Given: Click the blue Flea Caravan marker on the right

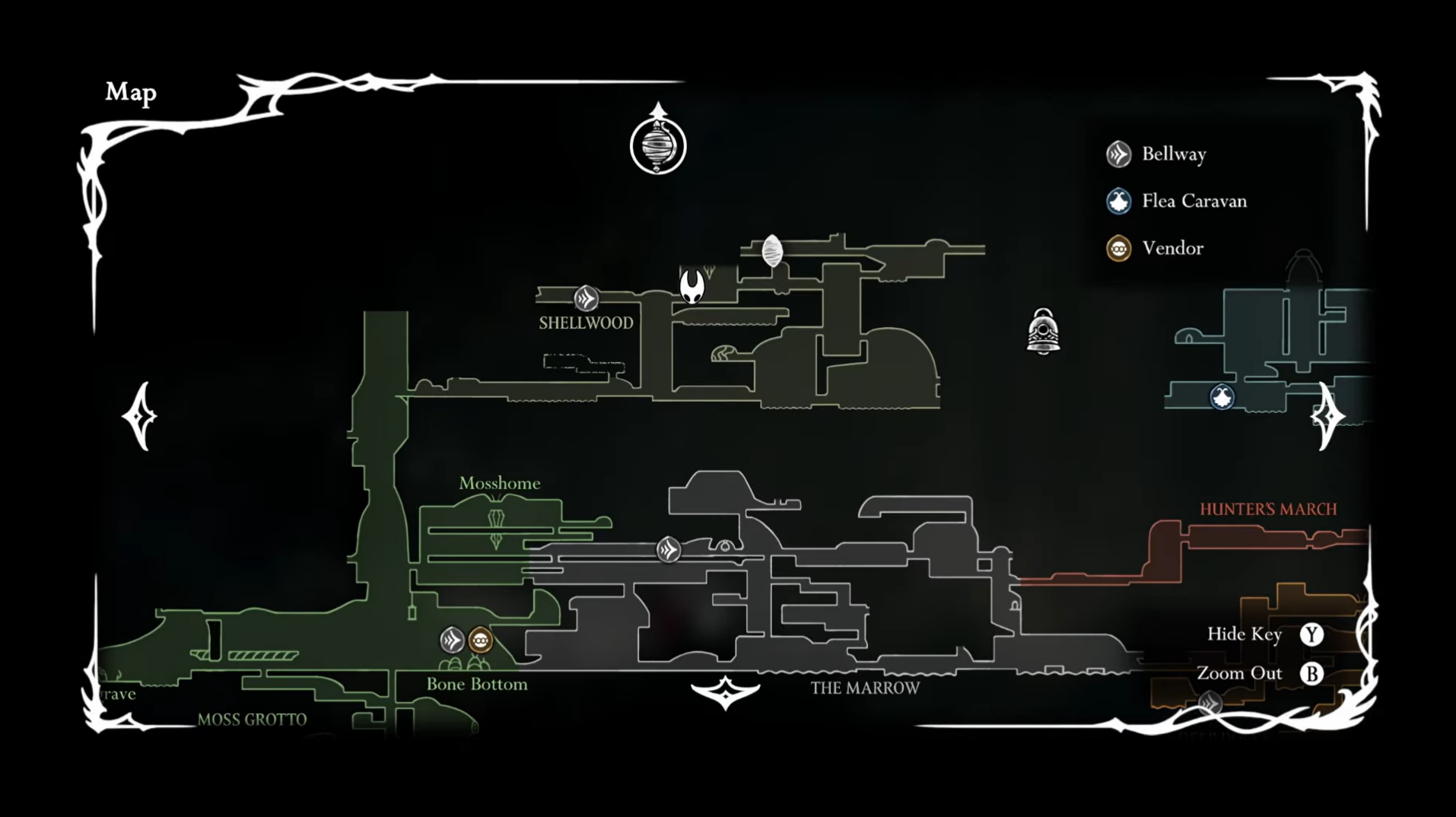Looking at the screenshot, I should 1222,397.
